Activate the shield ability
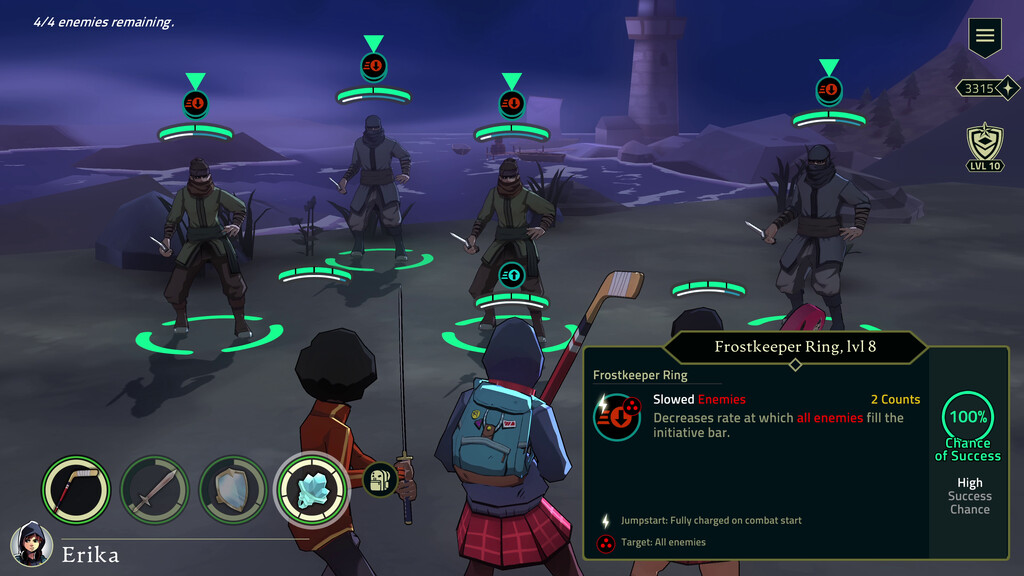 tap(233, 490)
